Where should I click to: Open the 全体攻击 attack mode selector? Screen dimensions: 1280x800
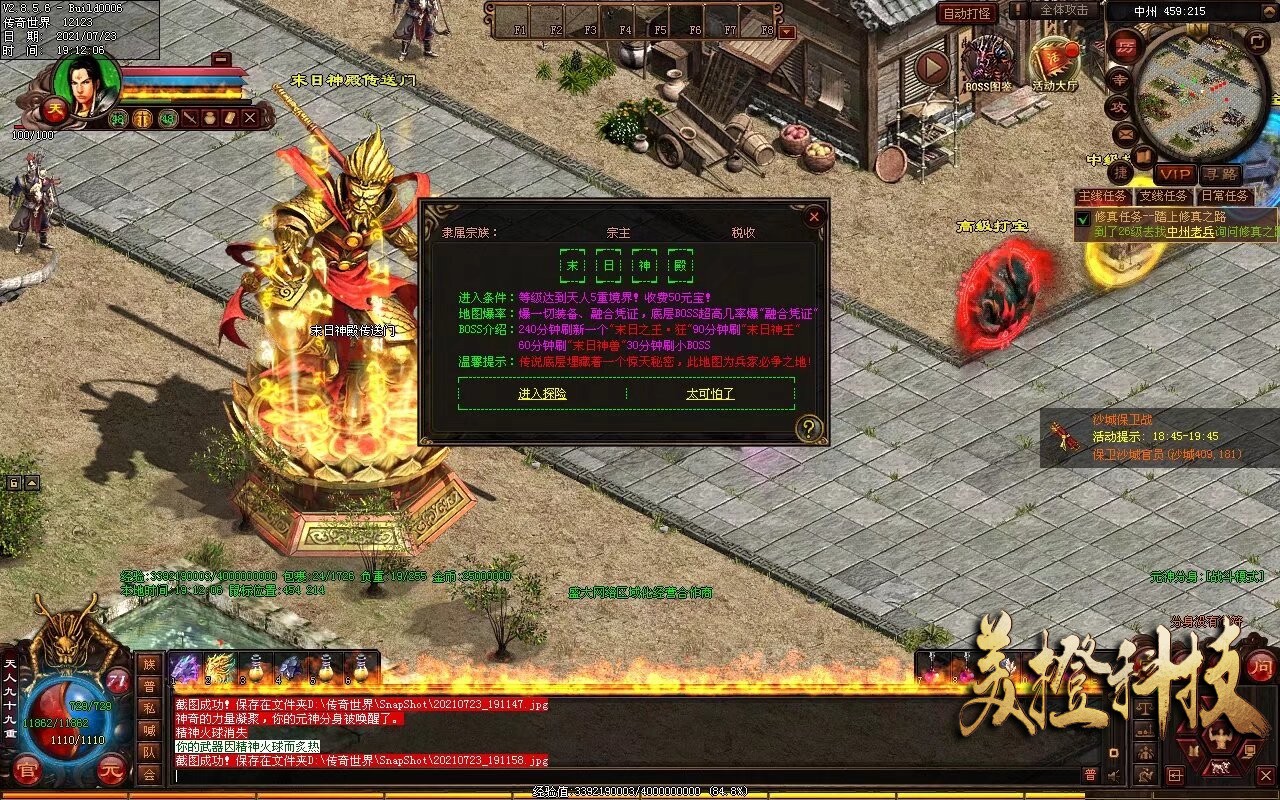pos(1063,10)
